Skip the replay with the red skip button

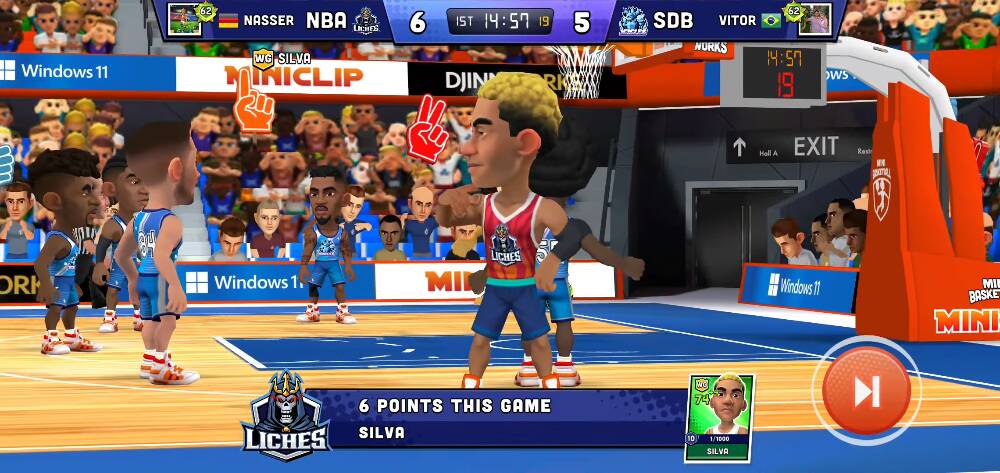coord(866,391)
